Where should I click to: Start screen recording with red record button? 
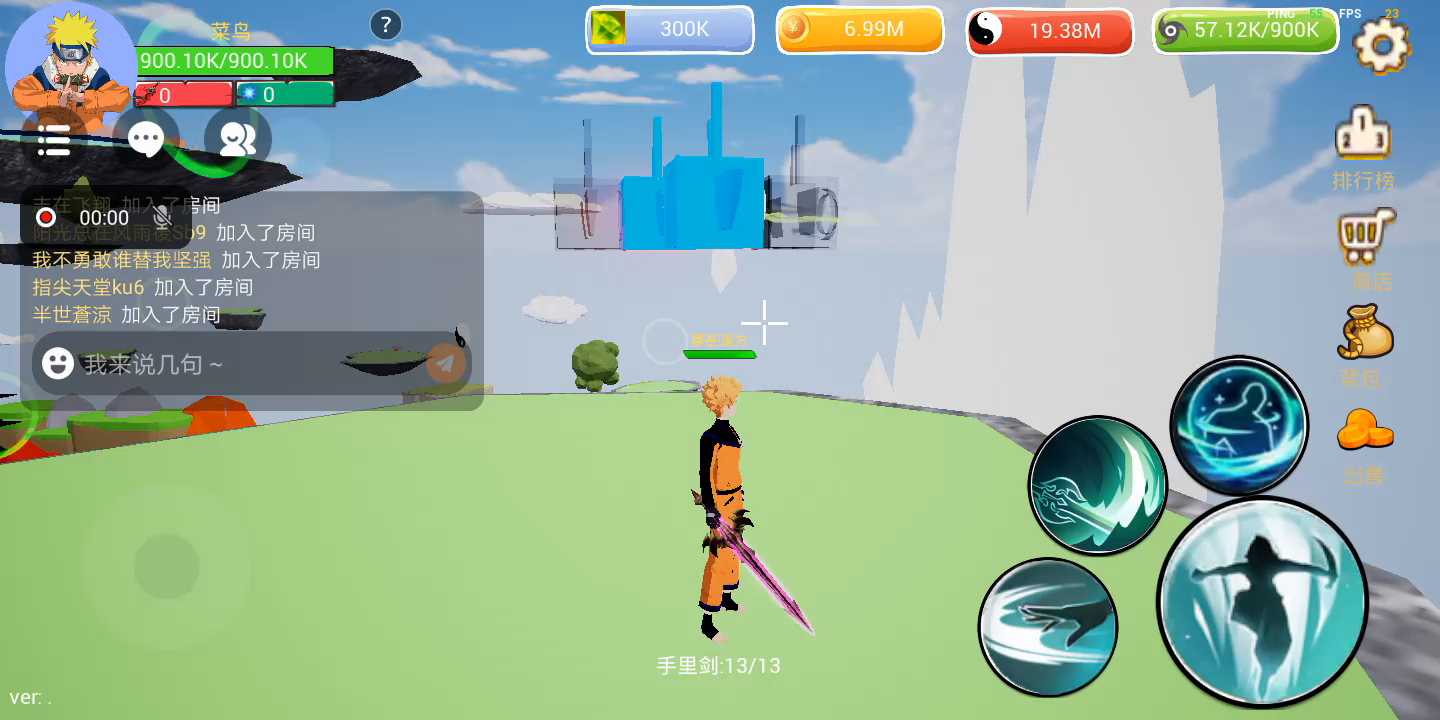point(46,217)
